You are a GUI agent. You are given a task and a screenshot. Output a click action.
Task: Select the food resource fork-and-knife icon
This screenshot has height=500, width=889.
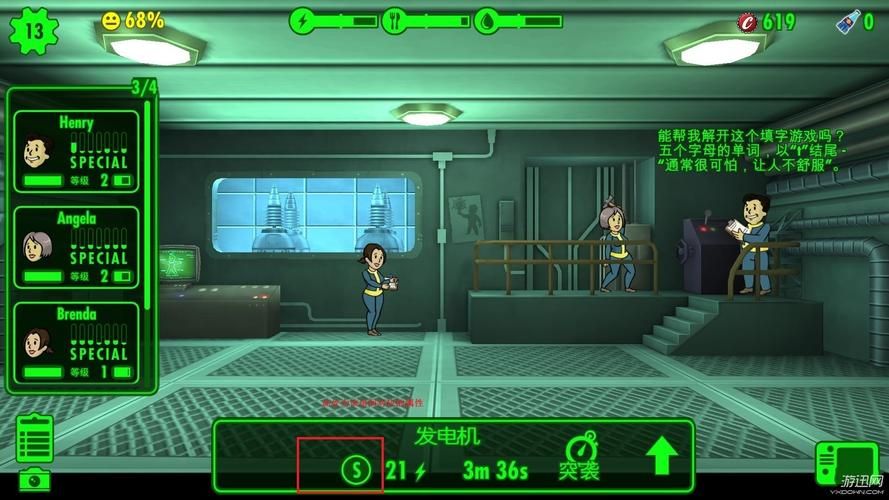point(393,20)
